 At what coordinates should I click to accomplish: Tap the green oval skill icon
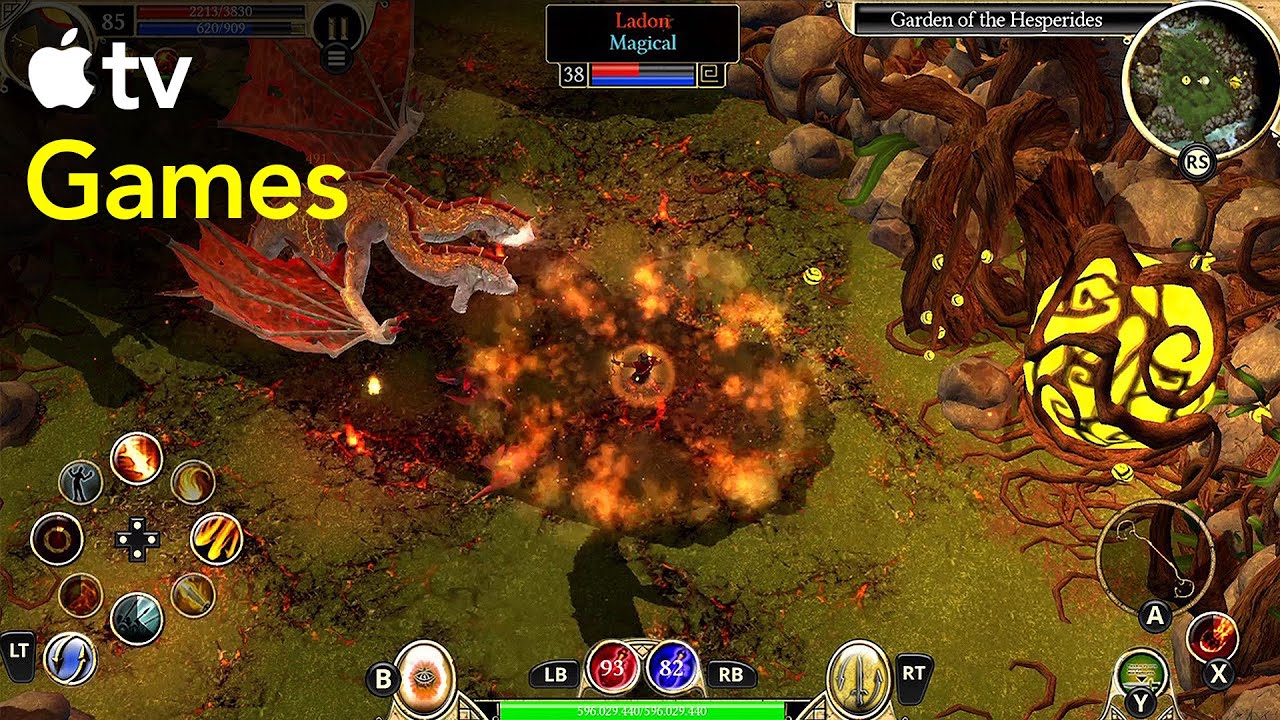(x=1141, y=671)
